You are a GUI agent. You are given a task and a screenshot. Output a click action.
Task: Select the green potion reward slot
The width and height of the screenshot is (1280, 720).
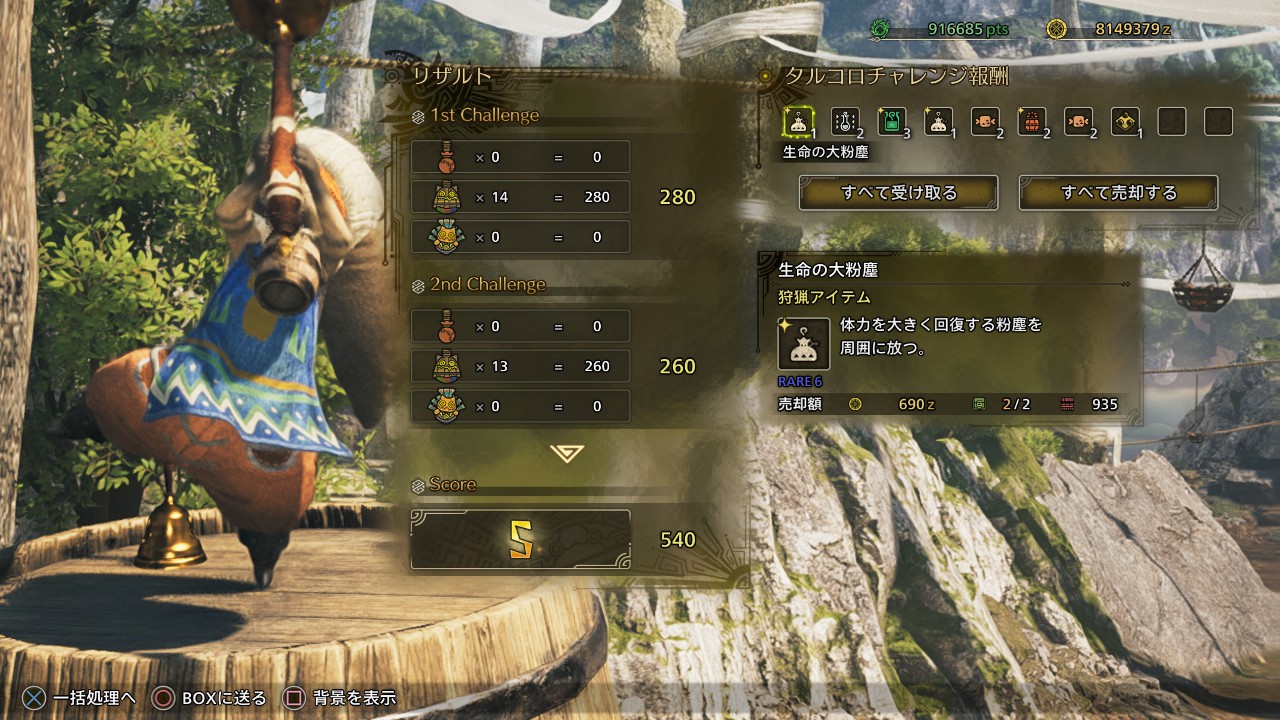[891, 122]
